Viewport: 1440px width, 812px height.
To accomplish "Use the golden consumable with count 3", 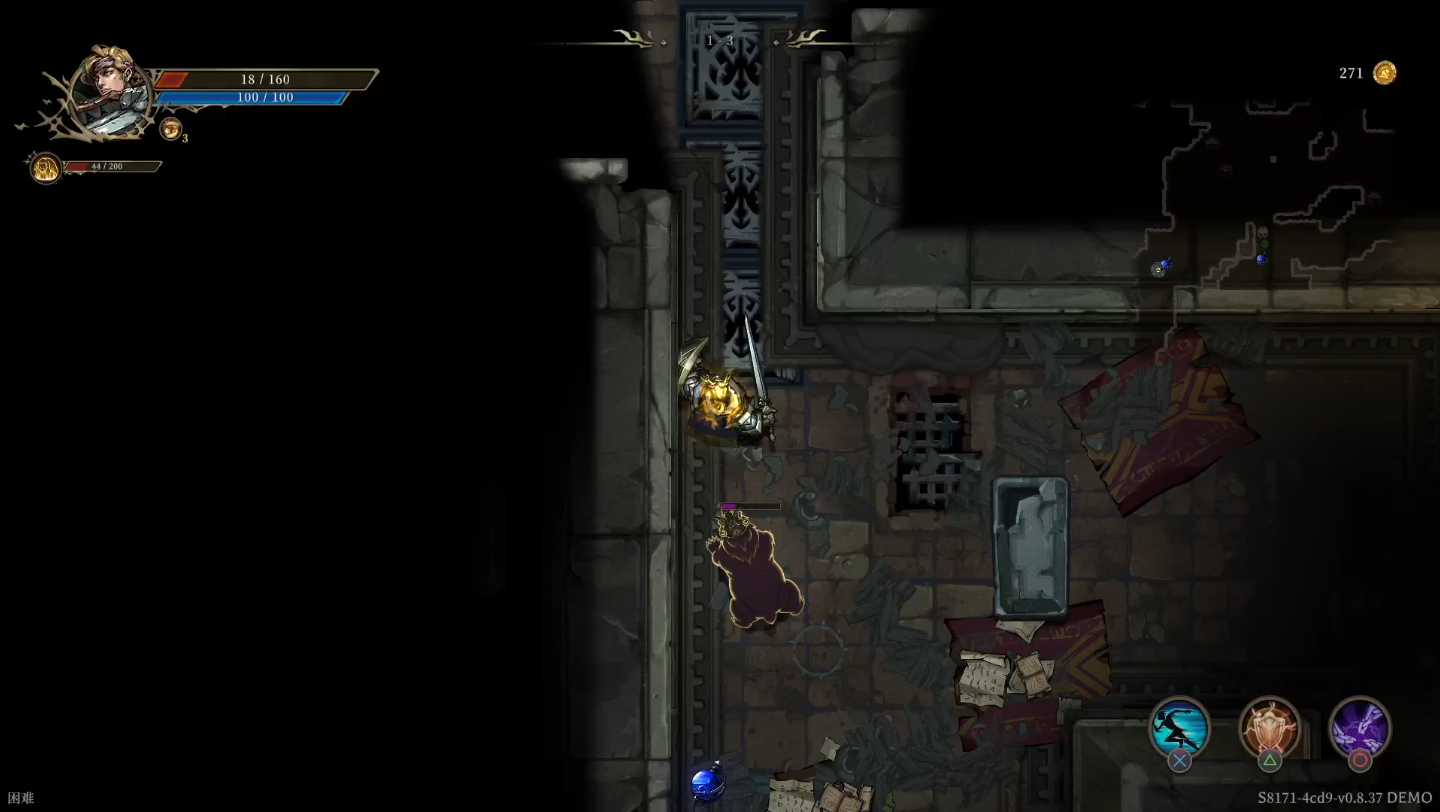I will tap(171, 128).
